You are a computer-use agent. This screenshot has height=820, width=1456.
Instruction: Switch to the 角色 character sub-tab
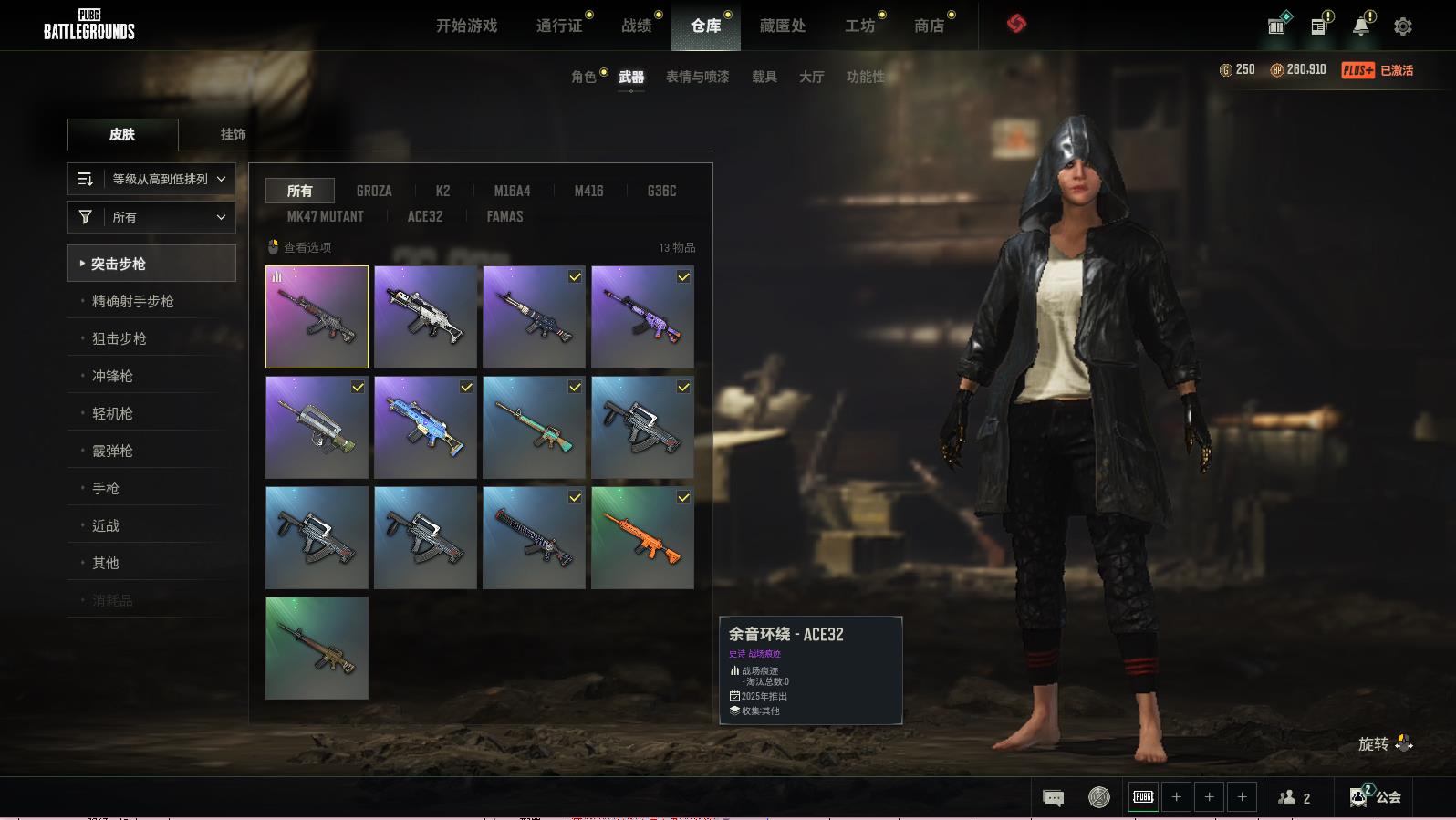tap(584, 77)
